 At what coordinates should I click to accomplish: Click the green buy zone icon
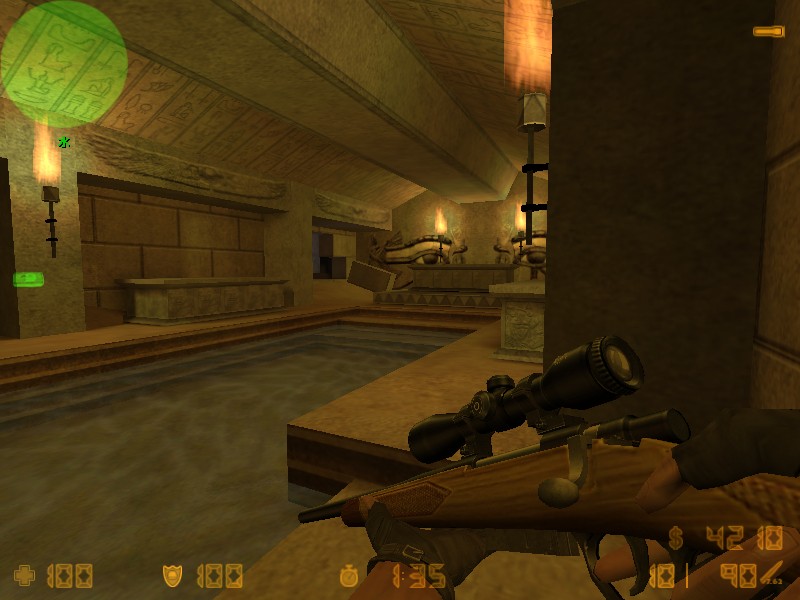[26, 278]
